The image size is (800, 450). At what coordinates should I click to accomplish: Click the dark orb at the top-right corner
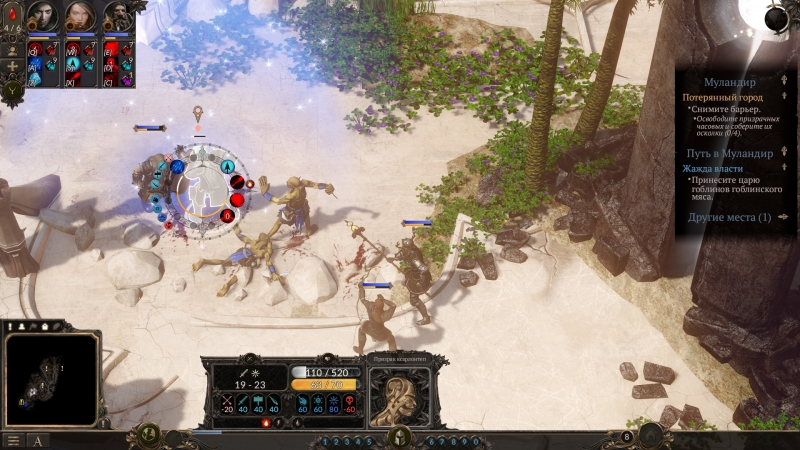tap(776, 18)
